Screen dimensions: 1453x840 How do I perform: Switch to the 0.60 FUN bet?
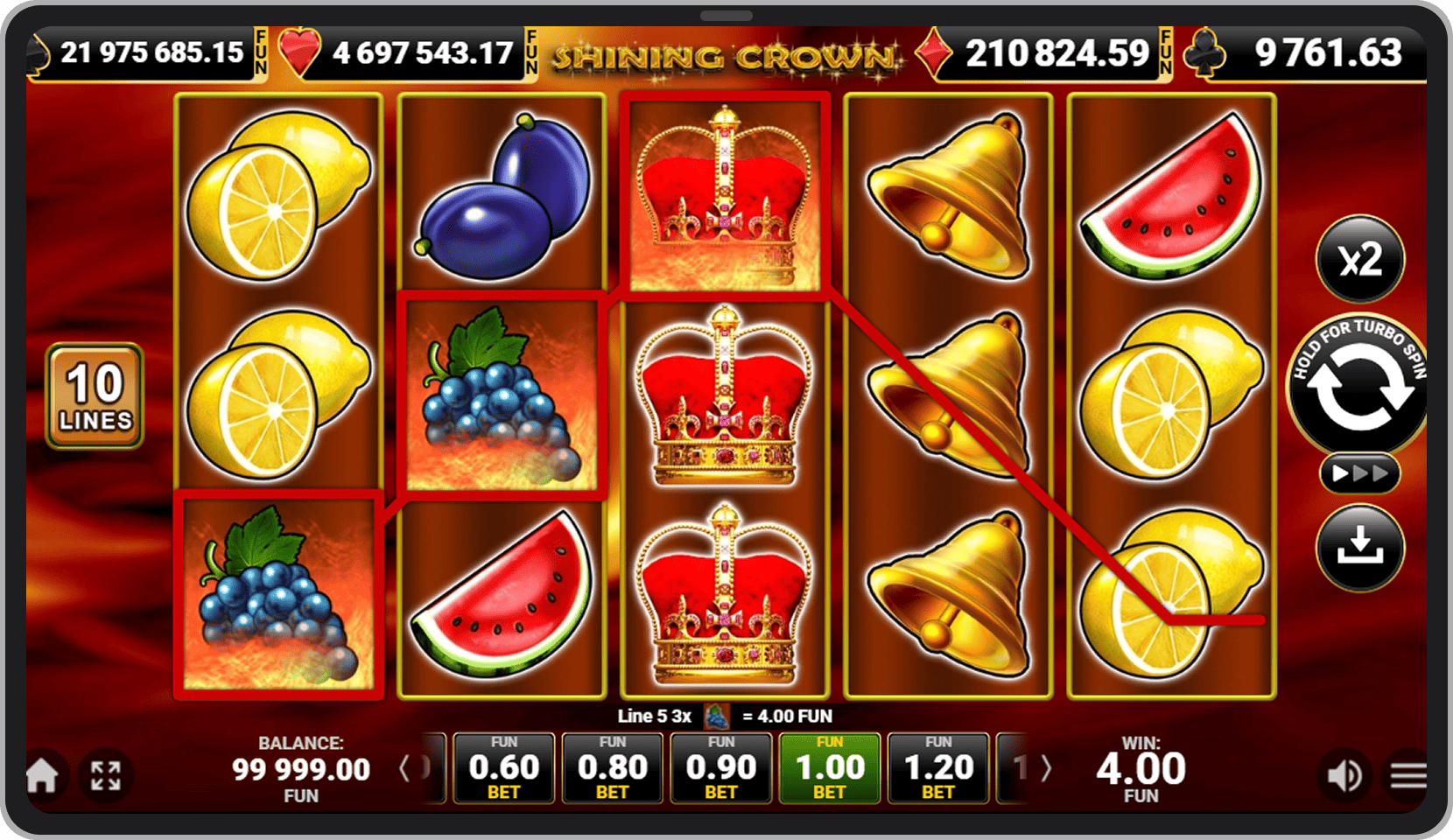point(503,767)
